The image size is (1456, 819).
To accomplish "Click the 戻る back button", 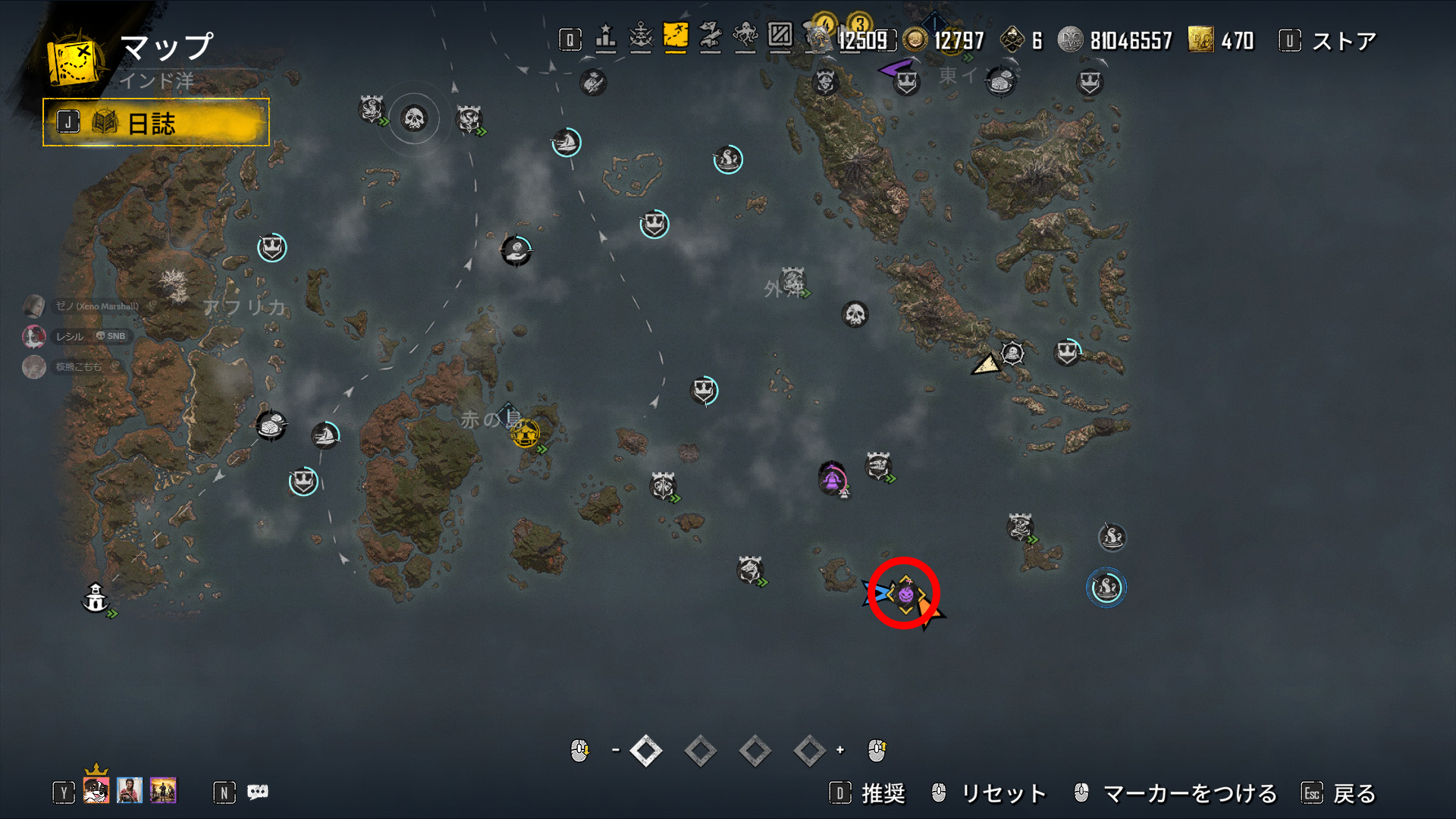I will click(1354, 793).
